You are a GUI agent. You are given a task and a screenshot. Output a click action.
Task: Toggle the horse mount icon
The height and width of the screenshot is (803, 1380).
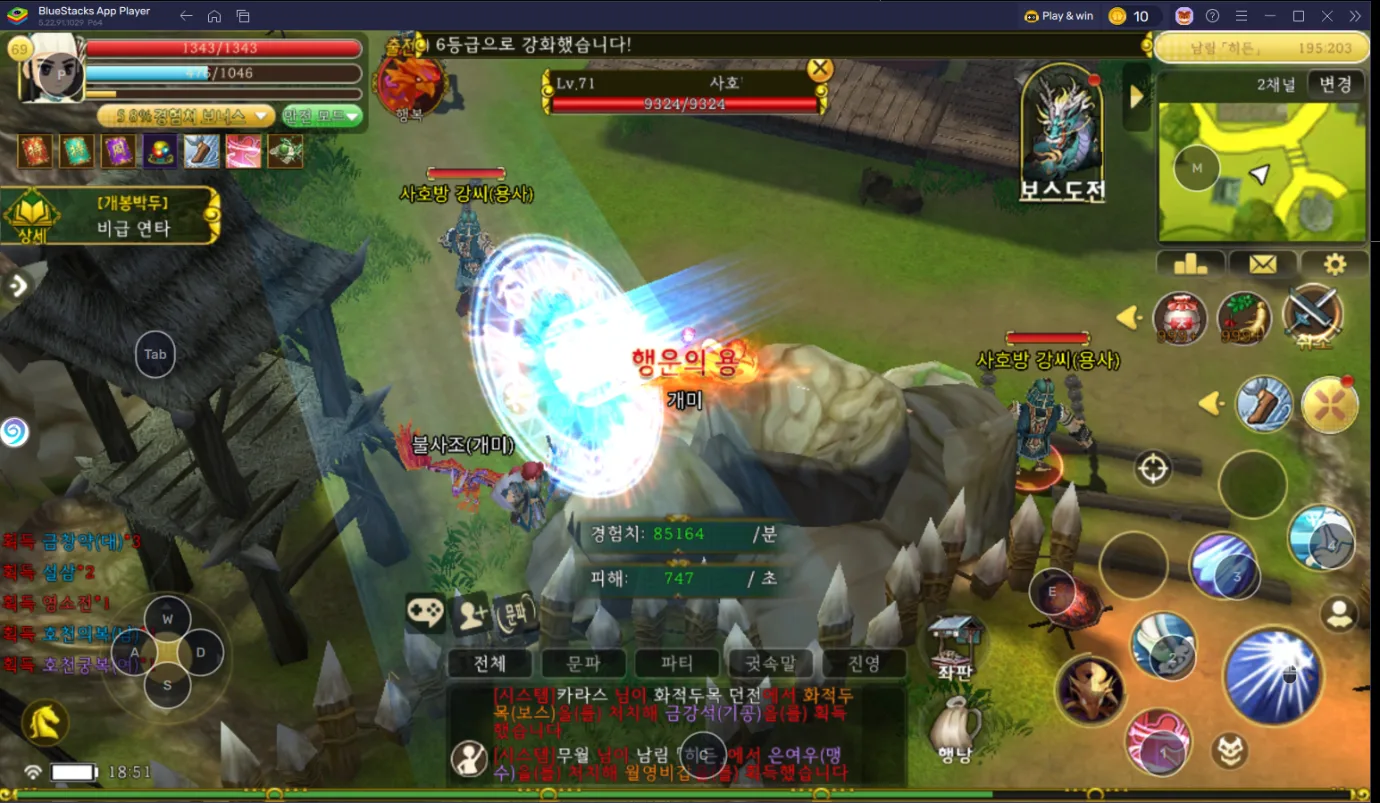[x=45, y=722]
